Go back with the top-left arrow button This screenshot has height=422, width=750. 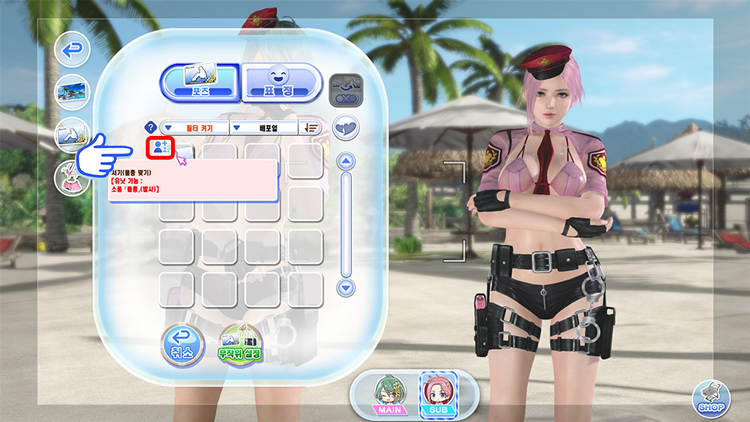[x=72, y=48]
